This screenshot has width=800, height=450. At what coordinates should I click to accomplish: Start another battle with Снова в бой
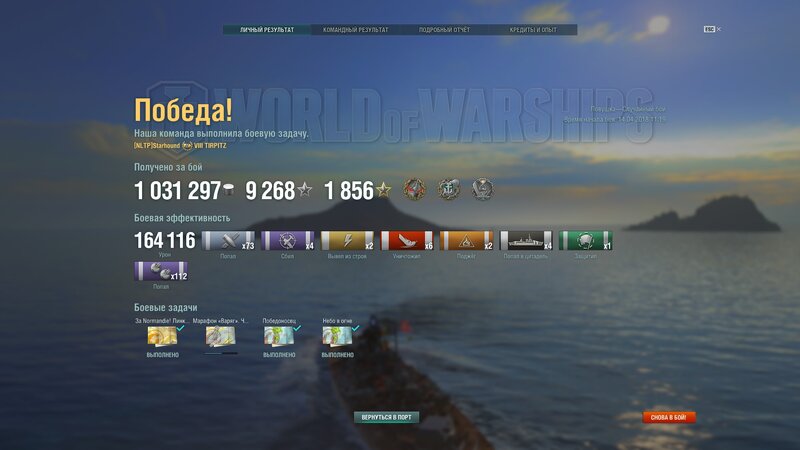pos(669,417)
